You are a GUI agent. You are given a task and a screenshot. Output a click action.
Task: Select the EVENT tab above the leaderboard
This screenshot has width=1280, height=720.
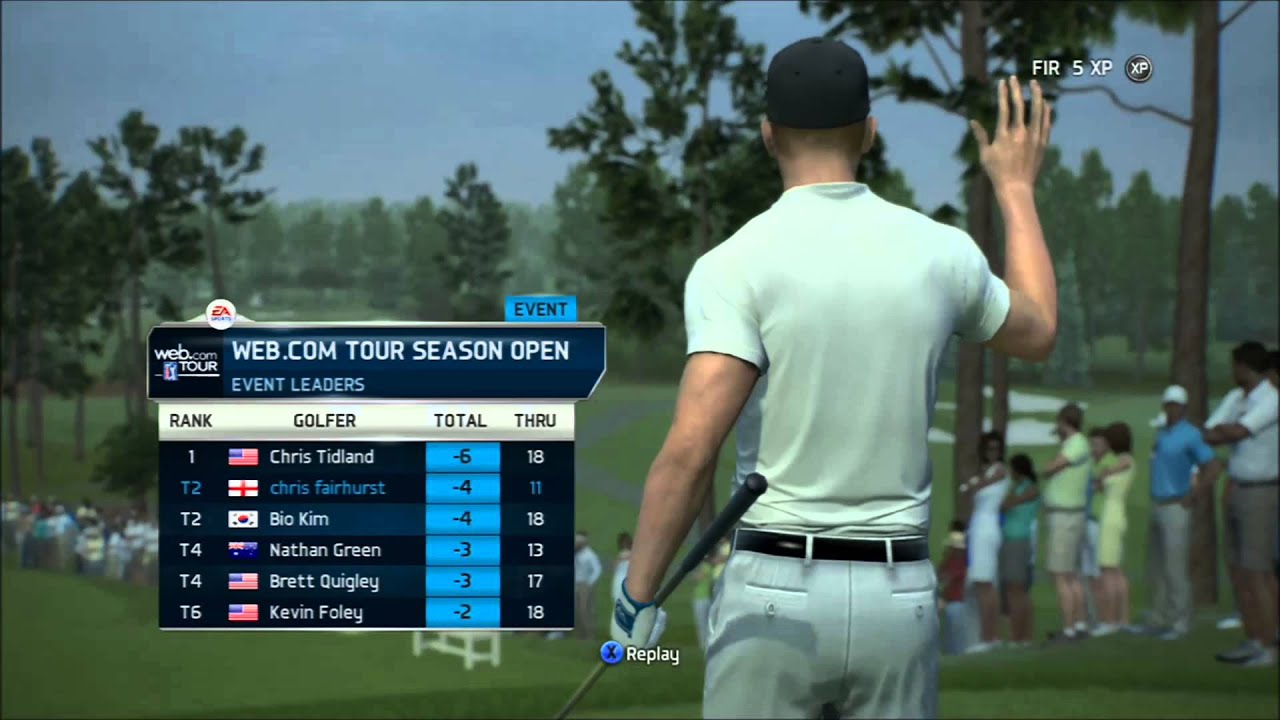coord(540,309)
